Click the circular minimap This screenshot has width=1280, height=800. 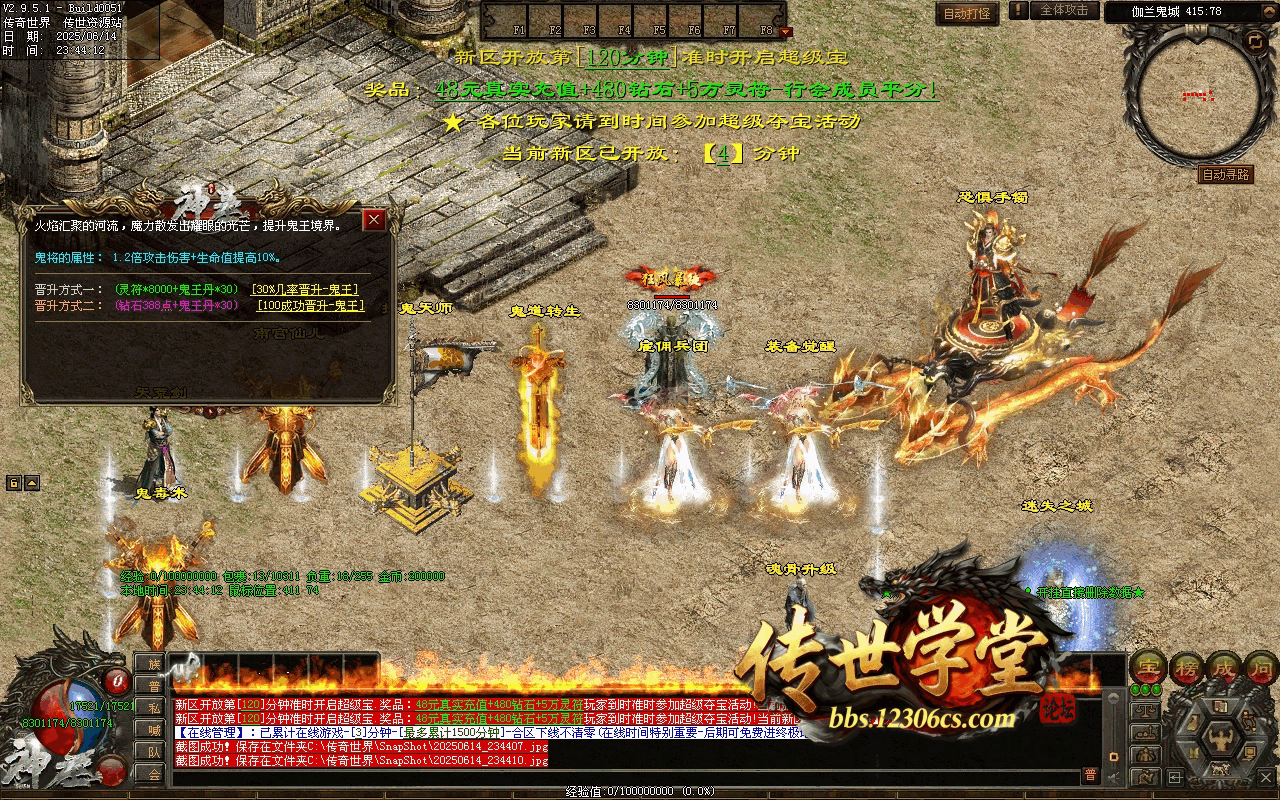click(x=1198, y=97)
